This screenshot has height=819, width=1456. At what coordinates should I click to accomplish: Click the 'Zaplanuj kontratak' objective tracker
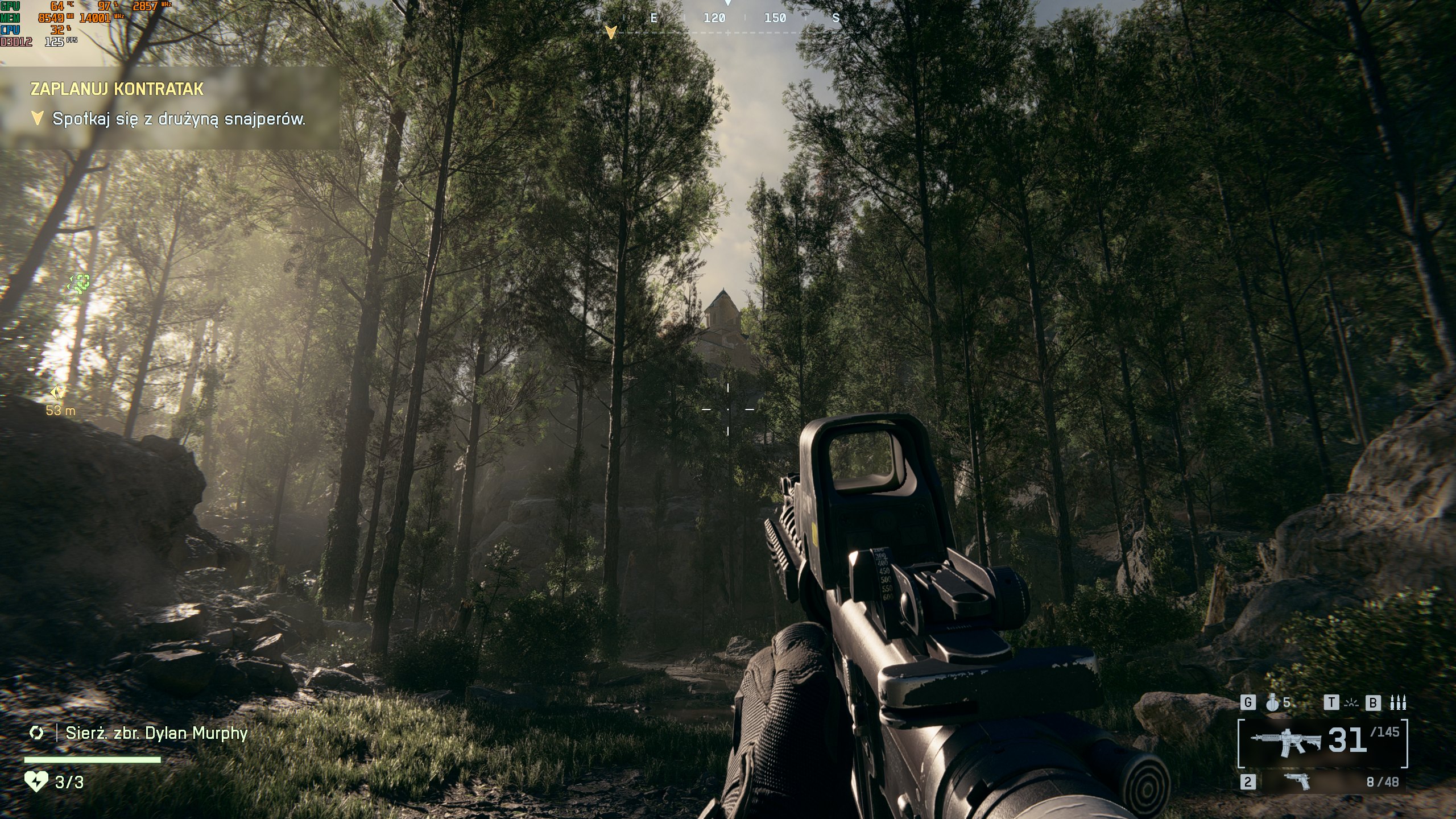[x=117, y=89]
